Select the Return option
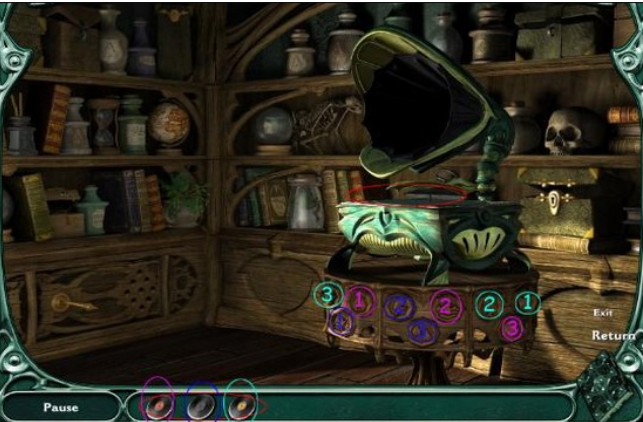The image size is (643, 422). click(x=612, y=336)
